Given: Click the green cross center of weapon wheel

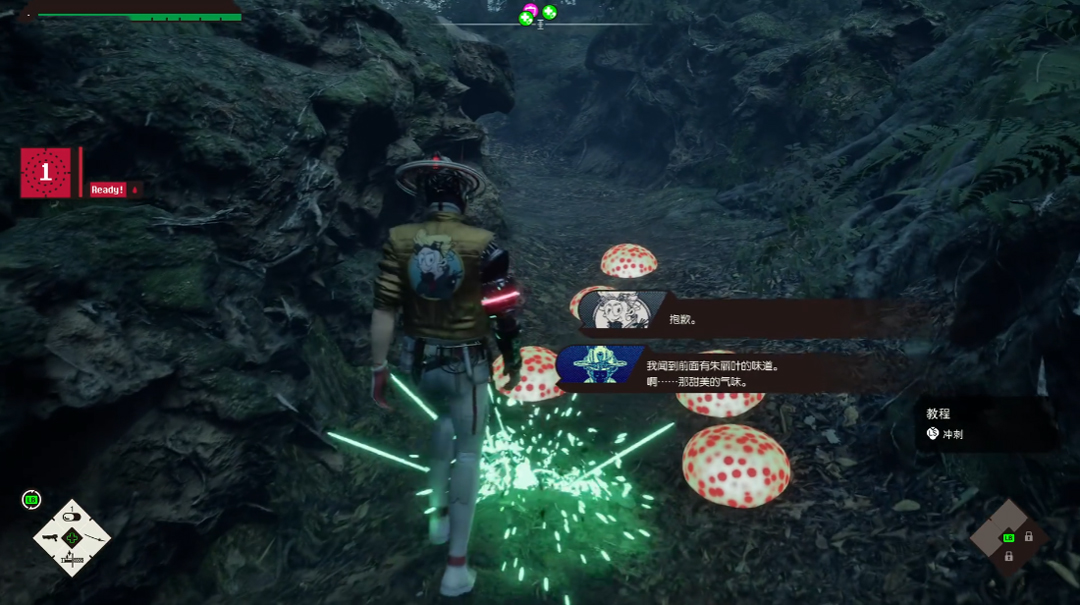Looking at the screenshot, I should tap(71, 538).
